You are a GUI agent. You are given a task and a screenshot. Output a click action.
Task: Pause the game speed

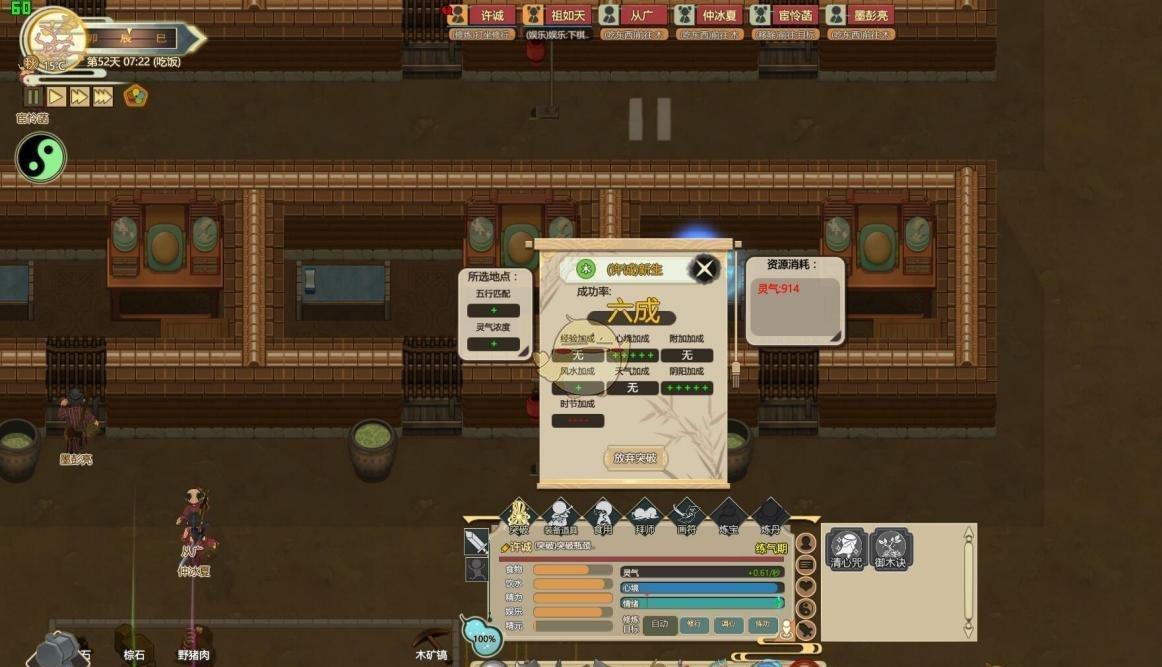33,97
